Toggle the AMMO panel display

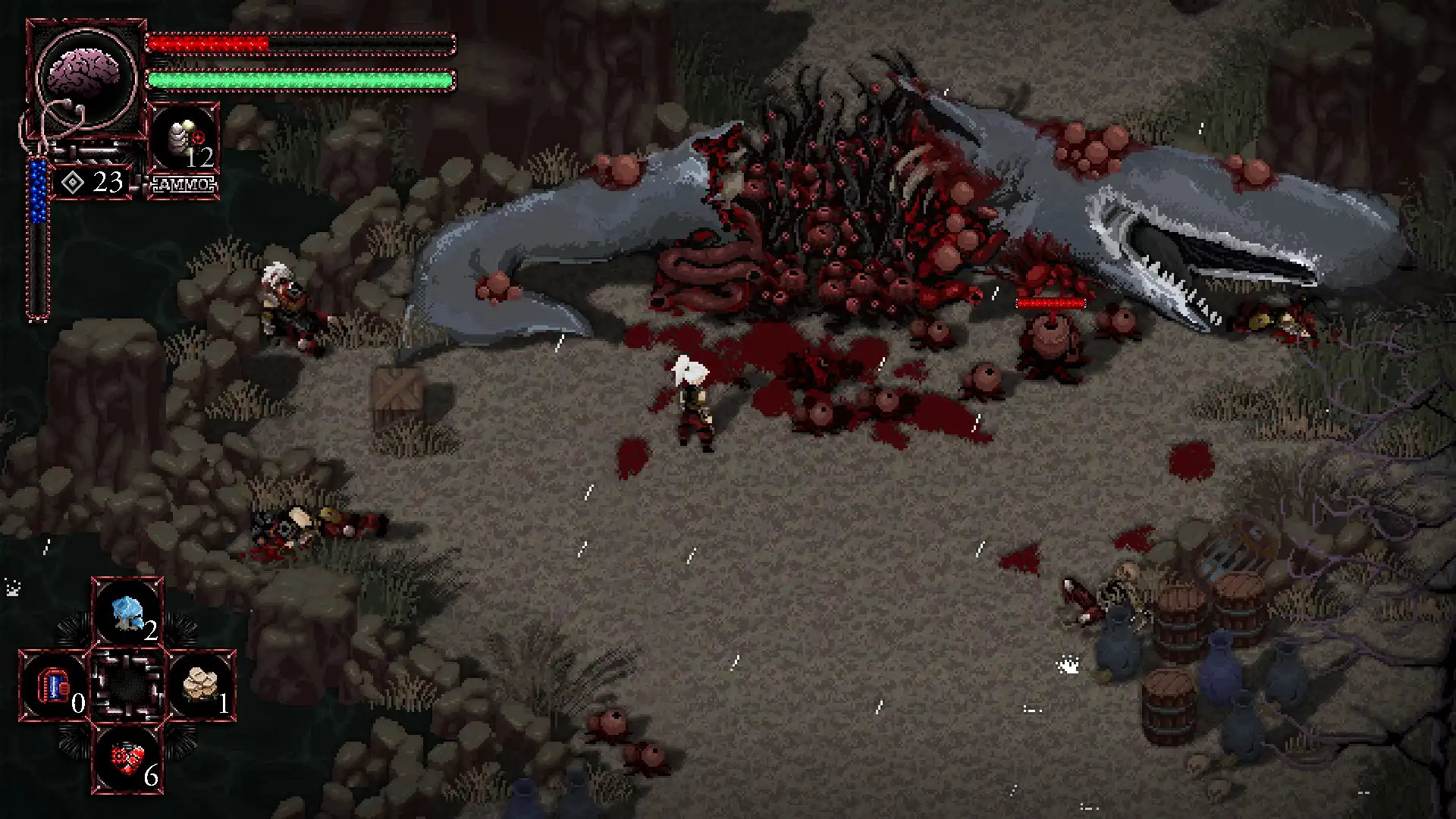click(x=184, y=183)
